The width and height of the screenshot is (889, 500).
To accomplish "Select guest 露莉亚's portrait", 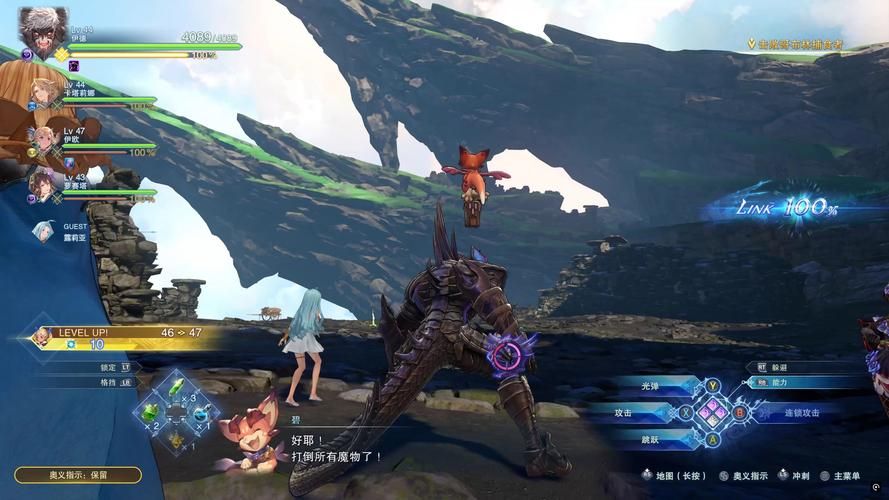I will [43, 232].
